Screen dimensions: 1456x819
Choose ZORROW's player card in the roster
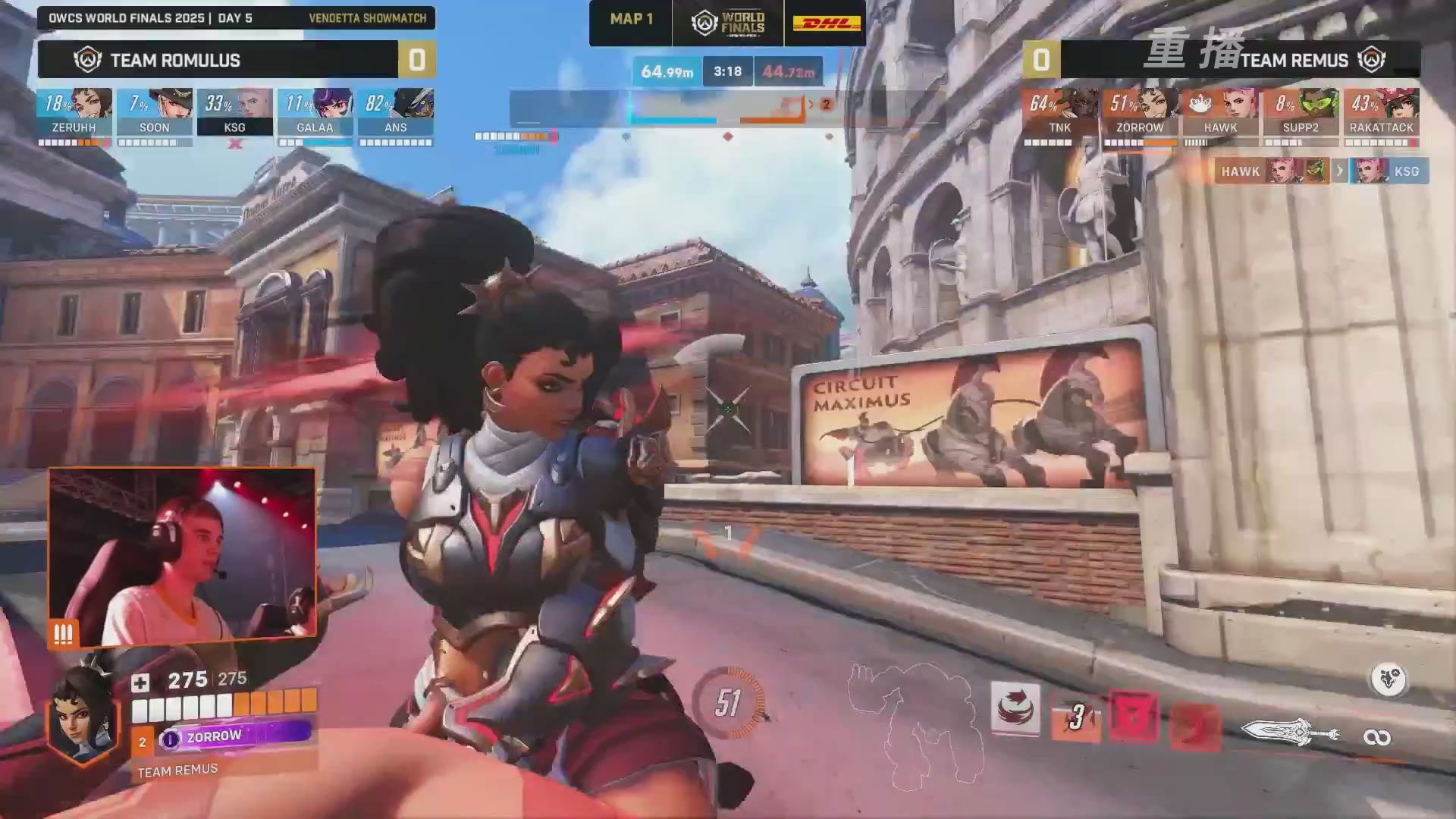pos(1140,111)
